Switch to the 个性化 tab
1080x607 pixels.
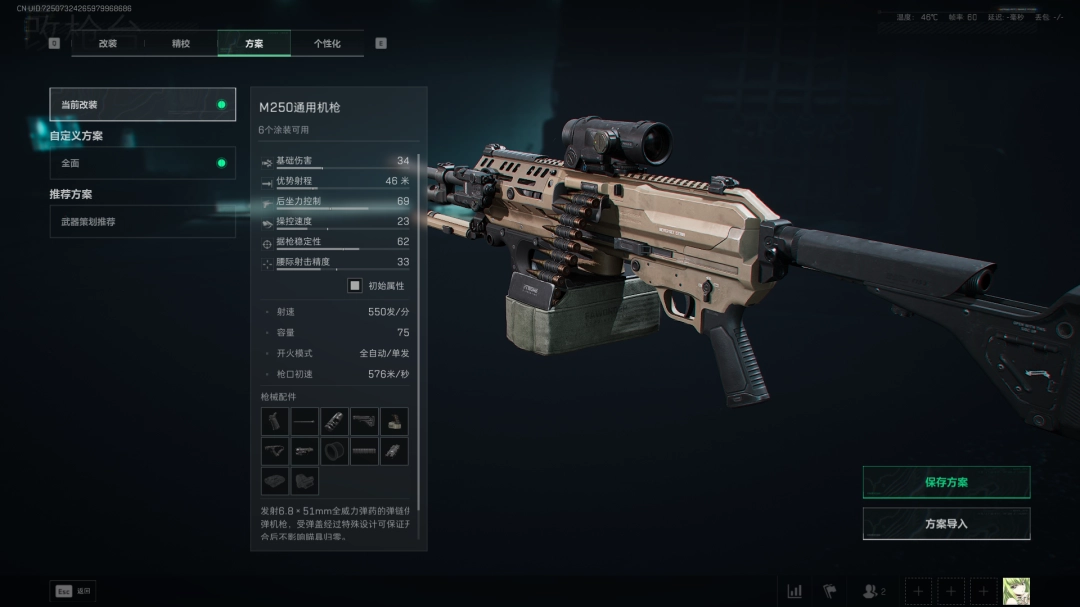[327, 44]
